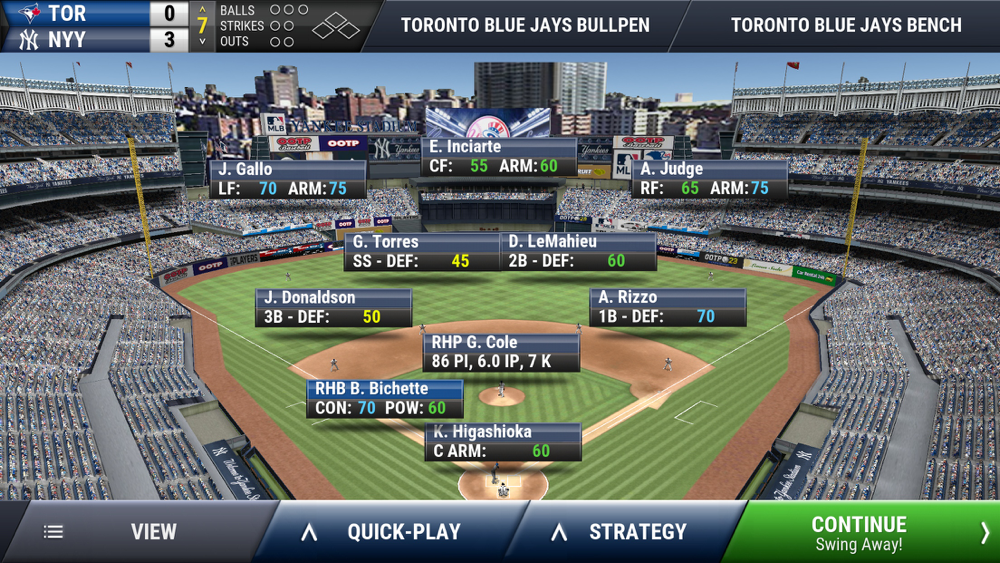
Task: Choose second baseman D. LeMahieu's panel
Action: [578, 252]
